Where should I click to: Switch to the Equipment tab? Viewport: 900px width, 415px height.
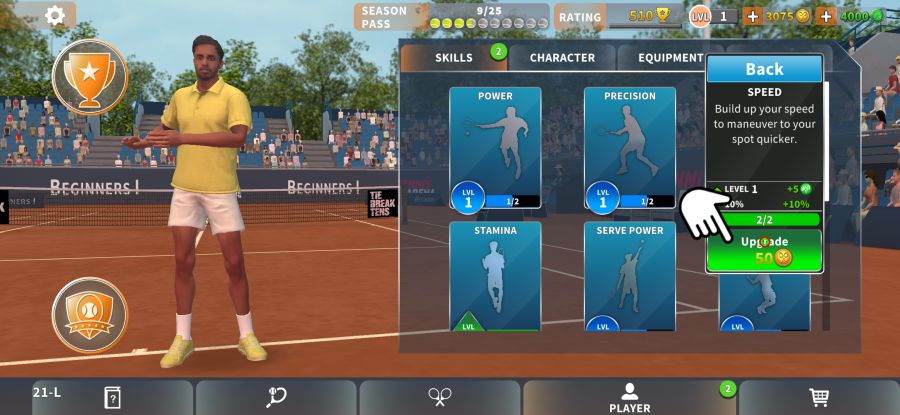click(x=668, y=58)
